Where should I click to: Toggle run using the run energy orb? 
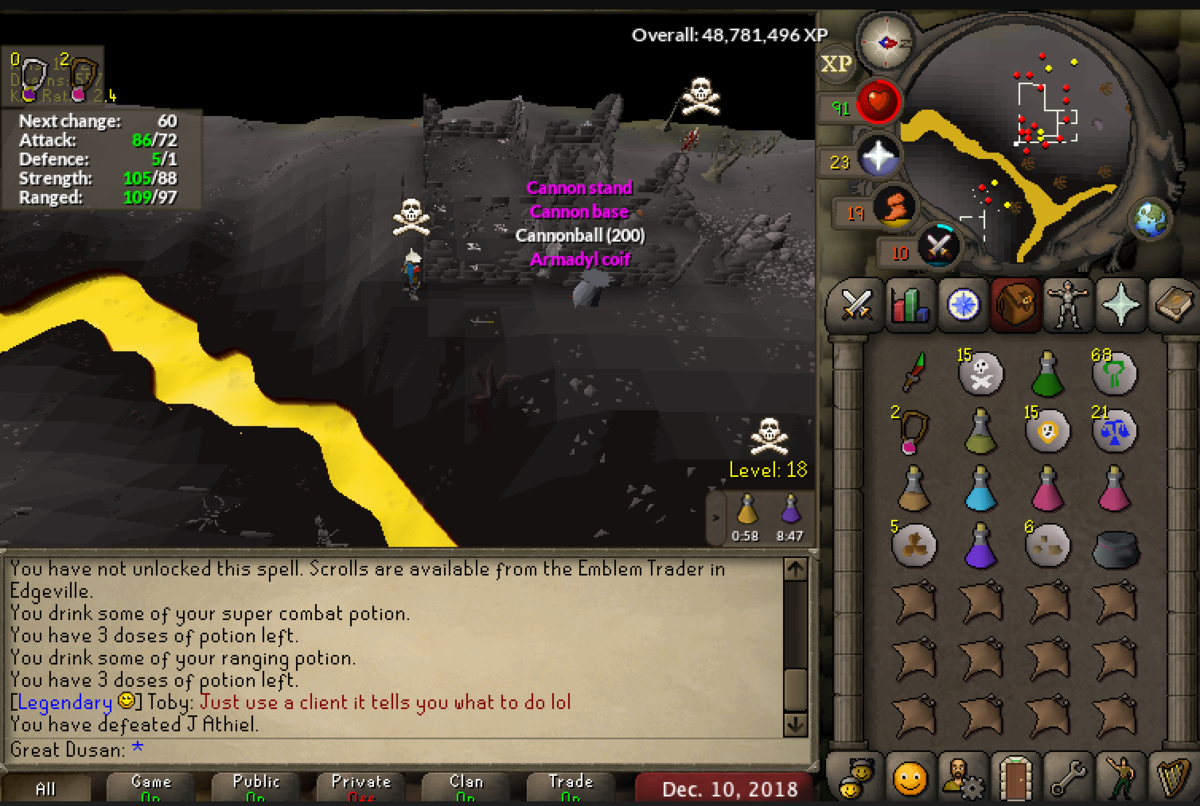click(x=893, y=208)
